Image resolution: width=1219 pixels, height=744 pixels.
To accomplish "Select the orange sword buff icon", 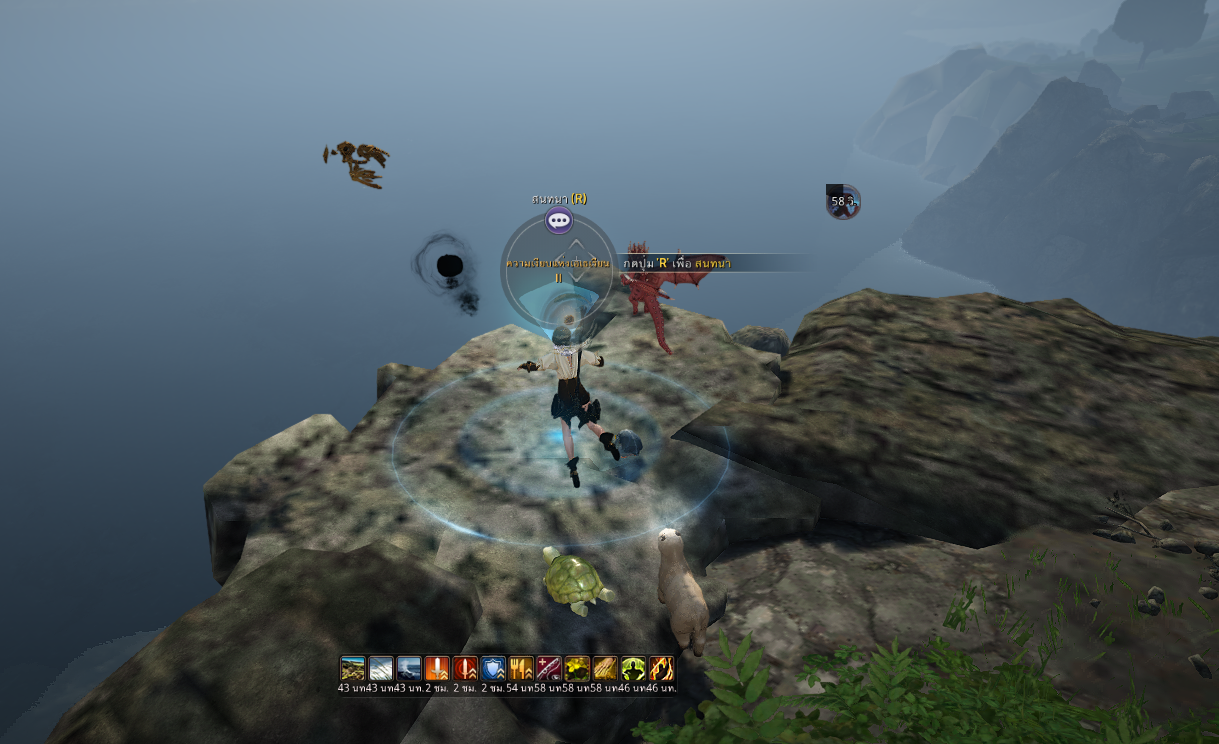I will (x=437, y=668).
